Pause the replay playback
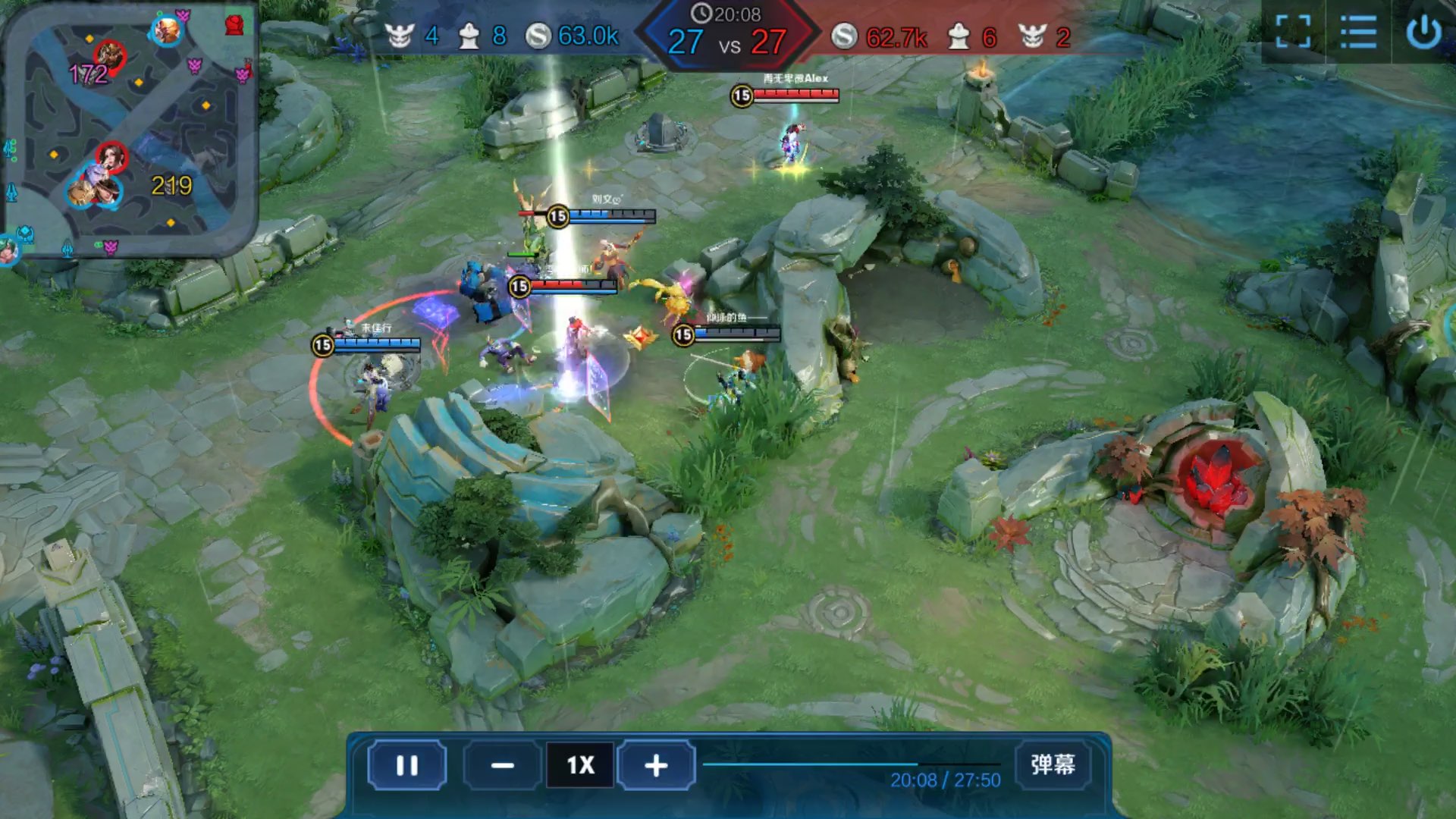1456x819 pixels. tap(407, 765)
